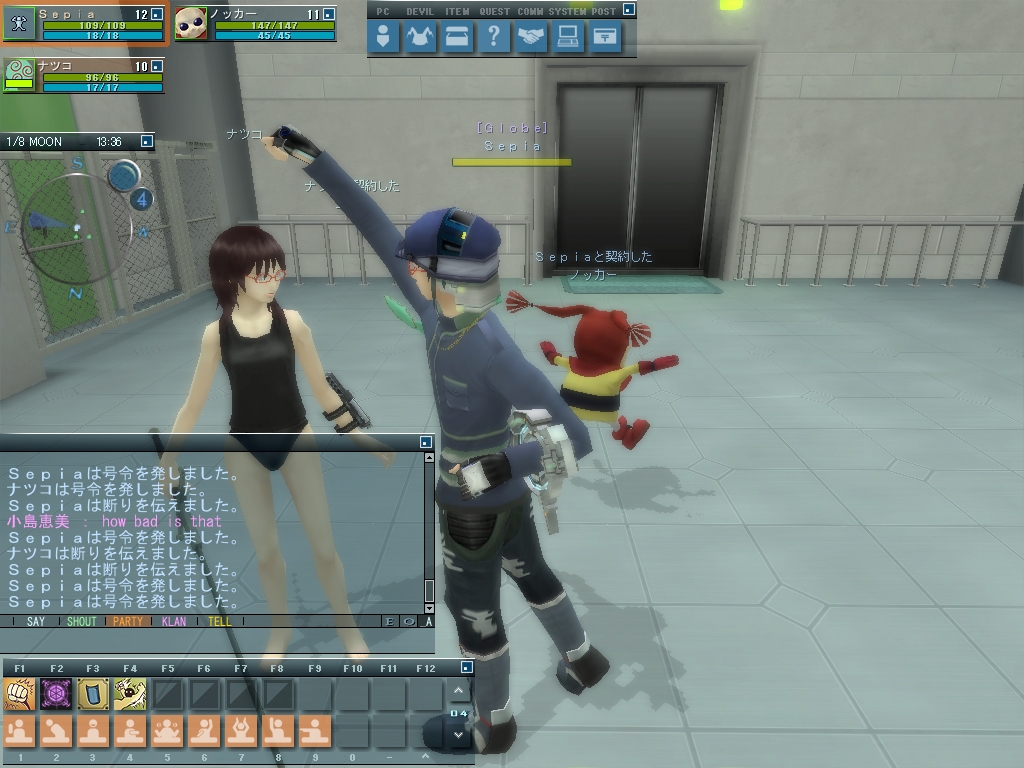Open the SYSTEM laptop menu
The width and height of the screenshot is (1024, 768).
(x=568, y=38)
